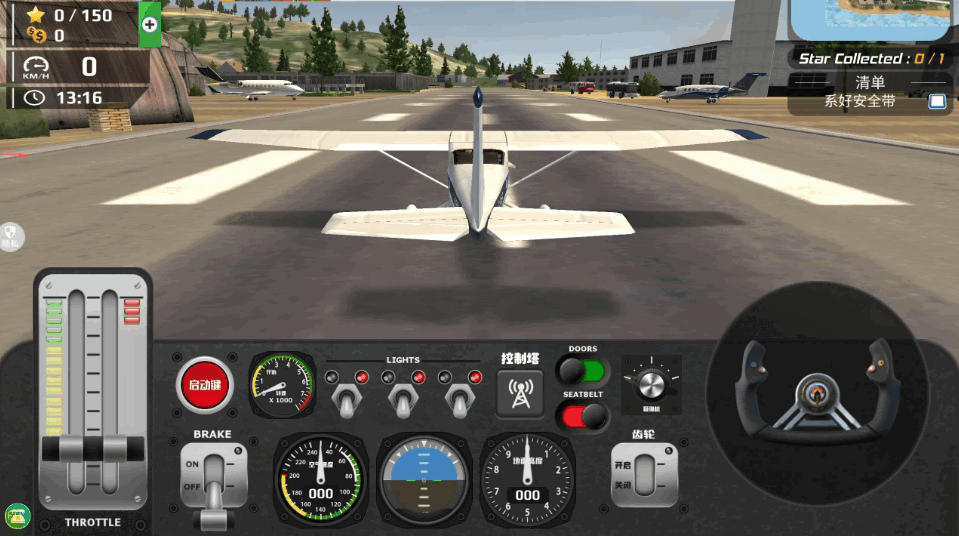Tap the green telephone icon

click(17, 516)
